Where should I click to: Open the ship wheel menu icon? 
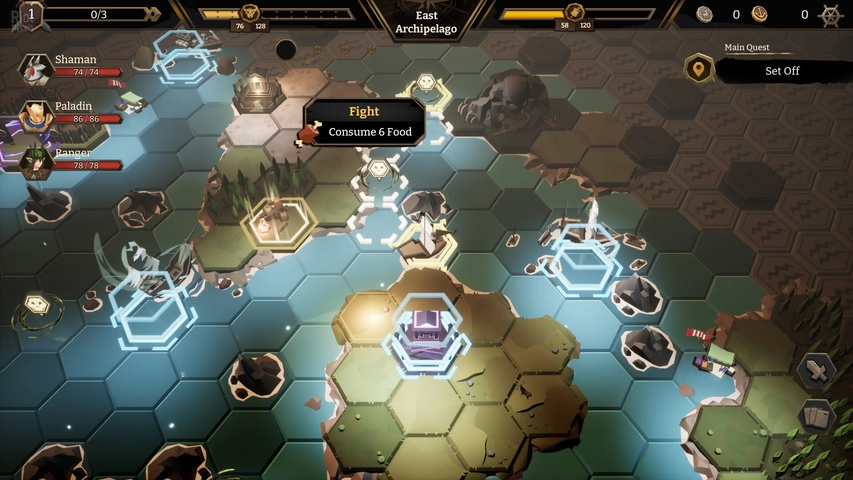click(830, 15)
